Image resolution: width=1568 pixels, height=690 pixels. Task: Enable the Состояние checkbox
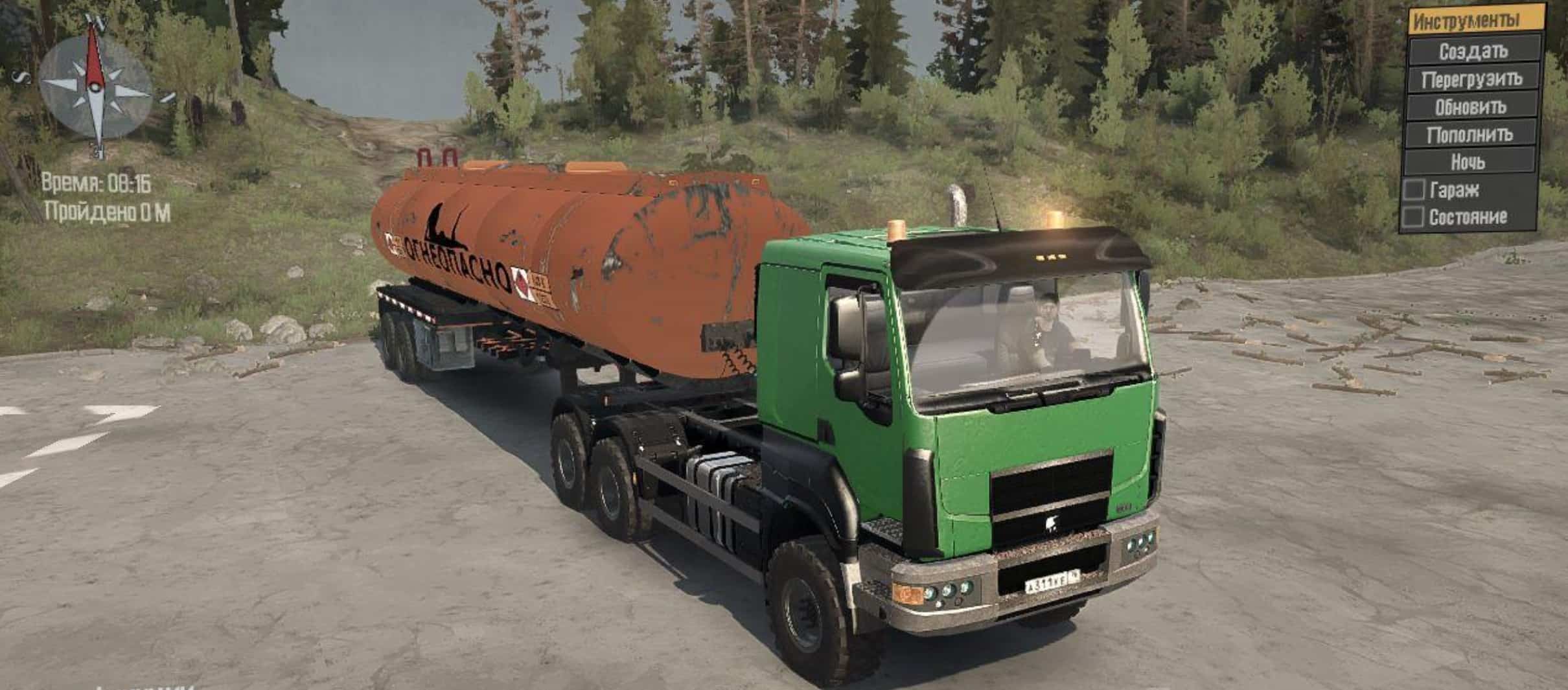[x=1413, y=216]
